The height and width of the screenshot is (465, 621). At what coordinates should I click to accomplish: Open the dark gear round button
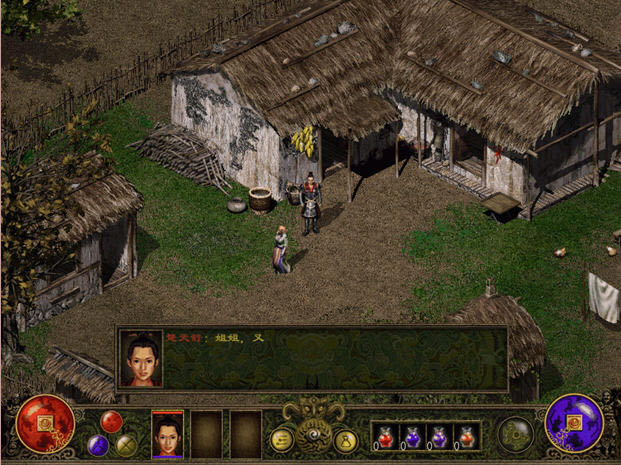pyautogui.click(x=517, y=434)
